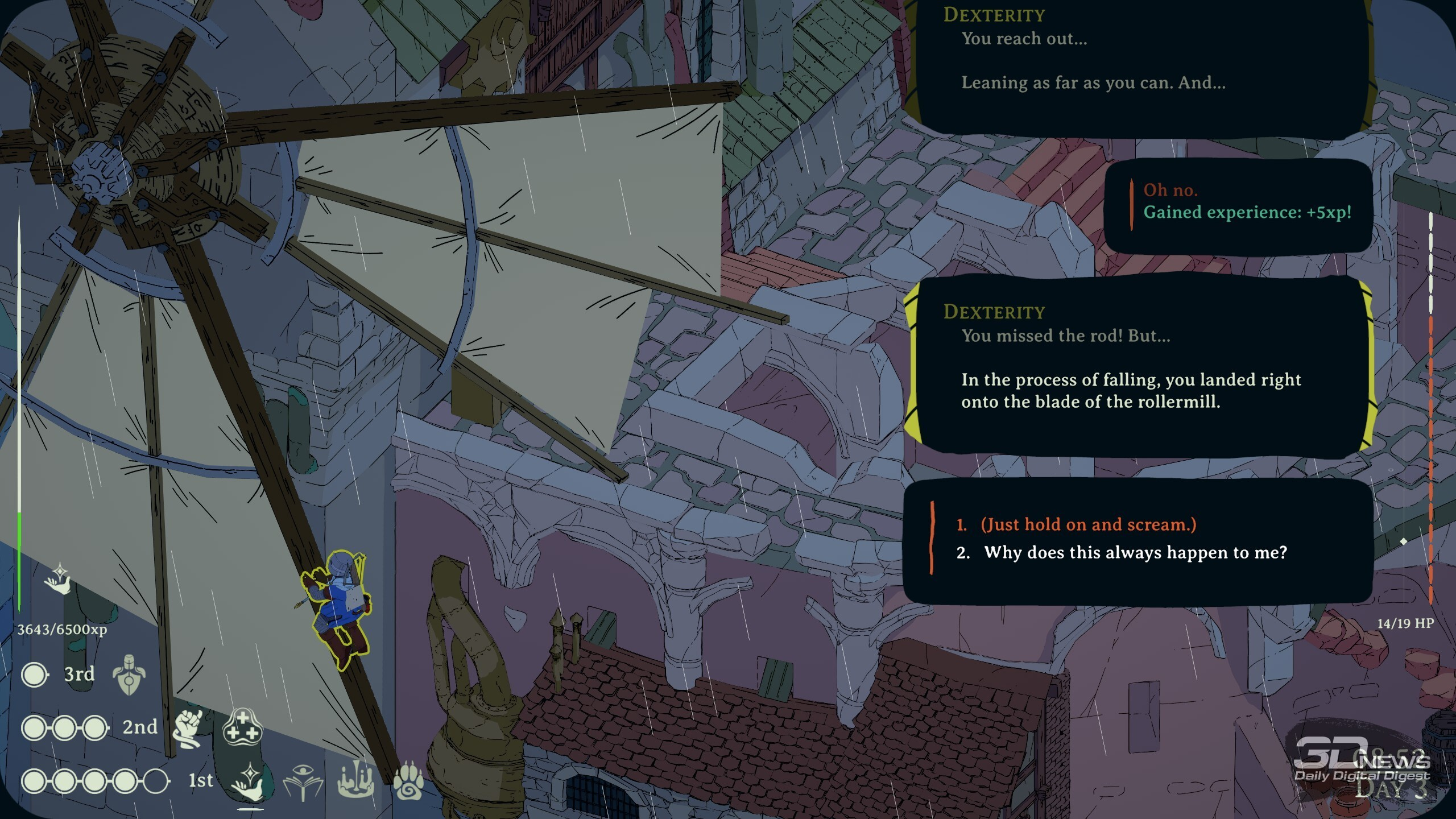Viewport: 1456px width, 819px height.
Task: Cast the third-level armored shield spell
Action: tap(129, 675)
